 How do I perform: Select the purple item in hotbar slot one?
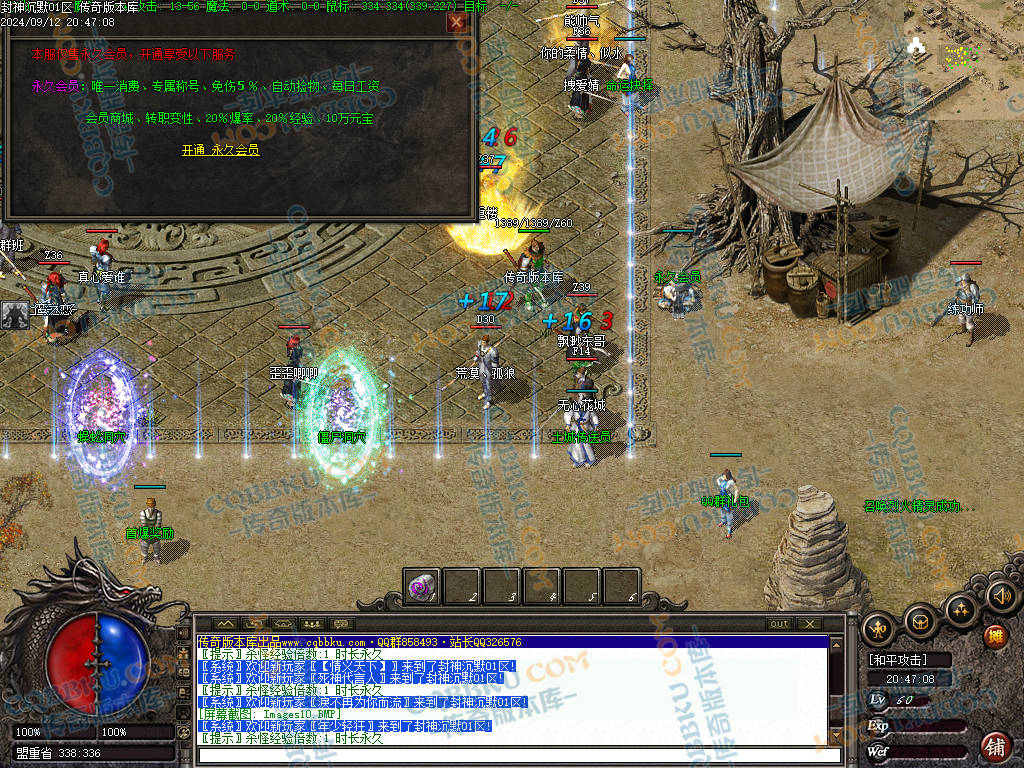tap(422, 587)
